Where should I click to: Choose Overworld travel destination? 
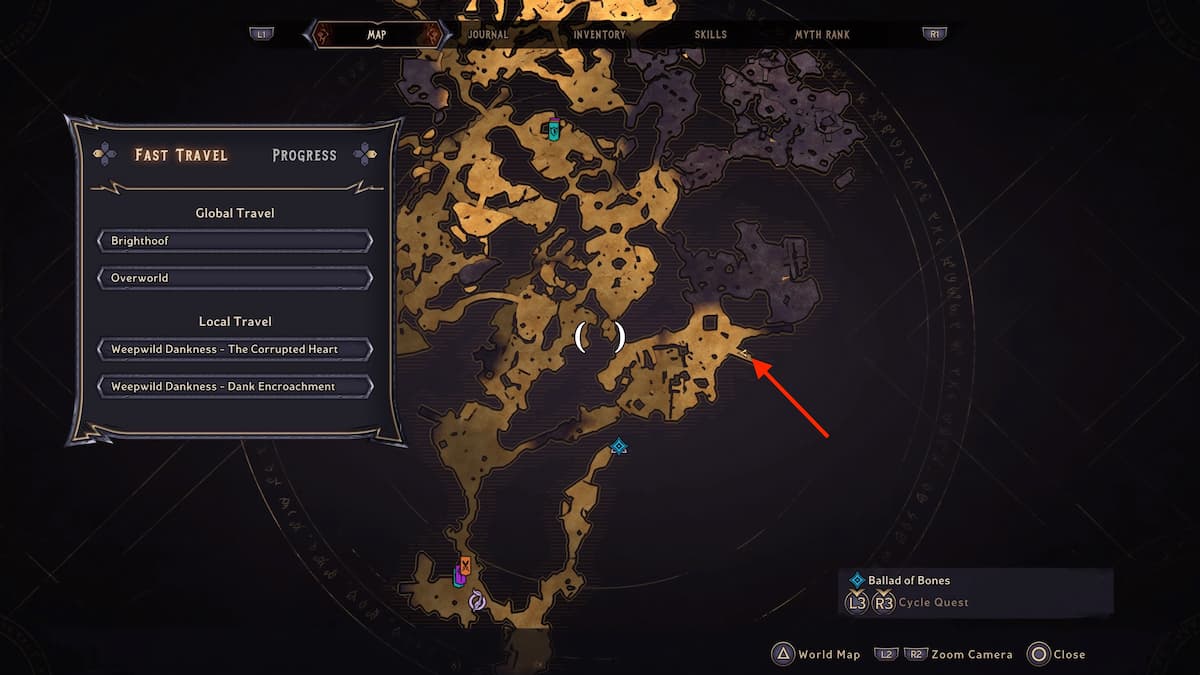(x=235, y=277)
